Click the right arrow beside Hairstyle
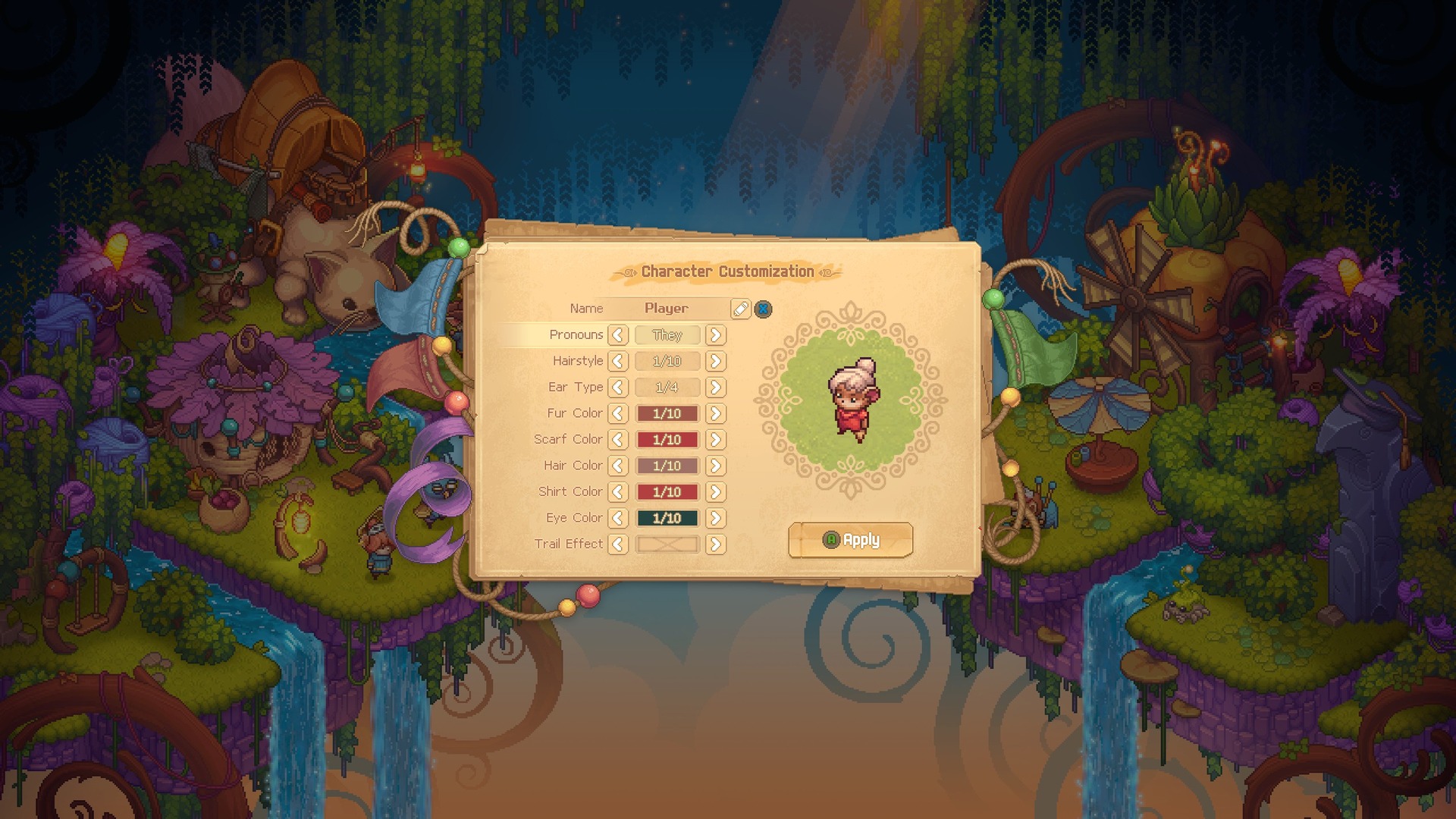 714,361
